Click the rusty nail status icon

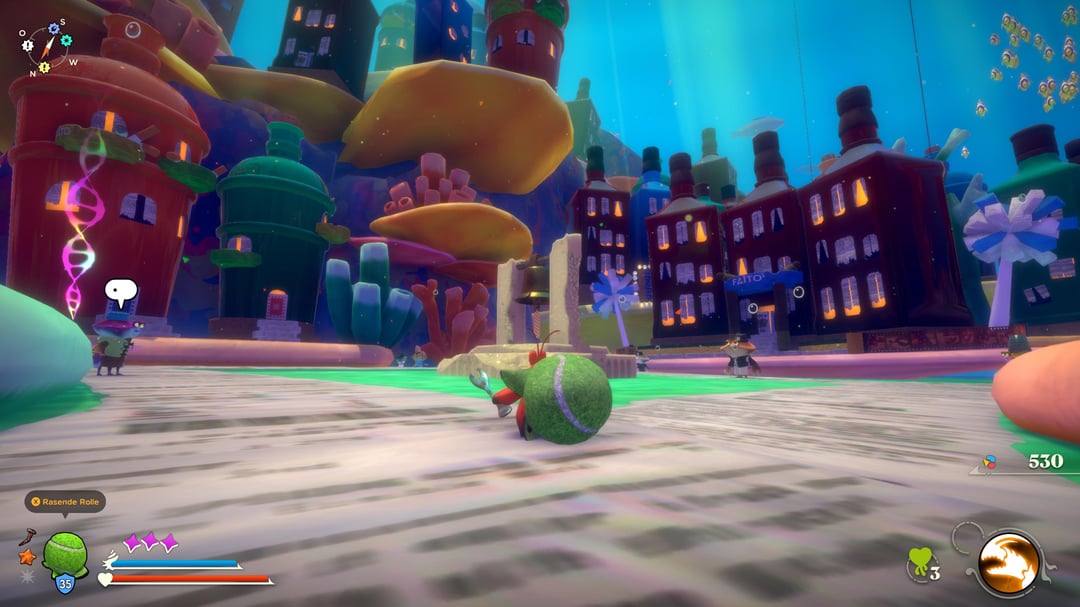[27, 537]
